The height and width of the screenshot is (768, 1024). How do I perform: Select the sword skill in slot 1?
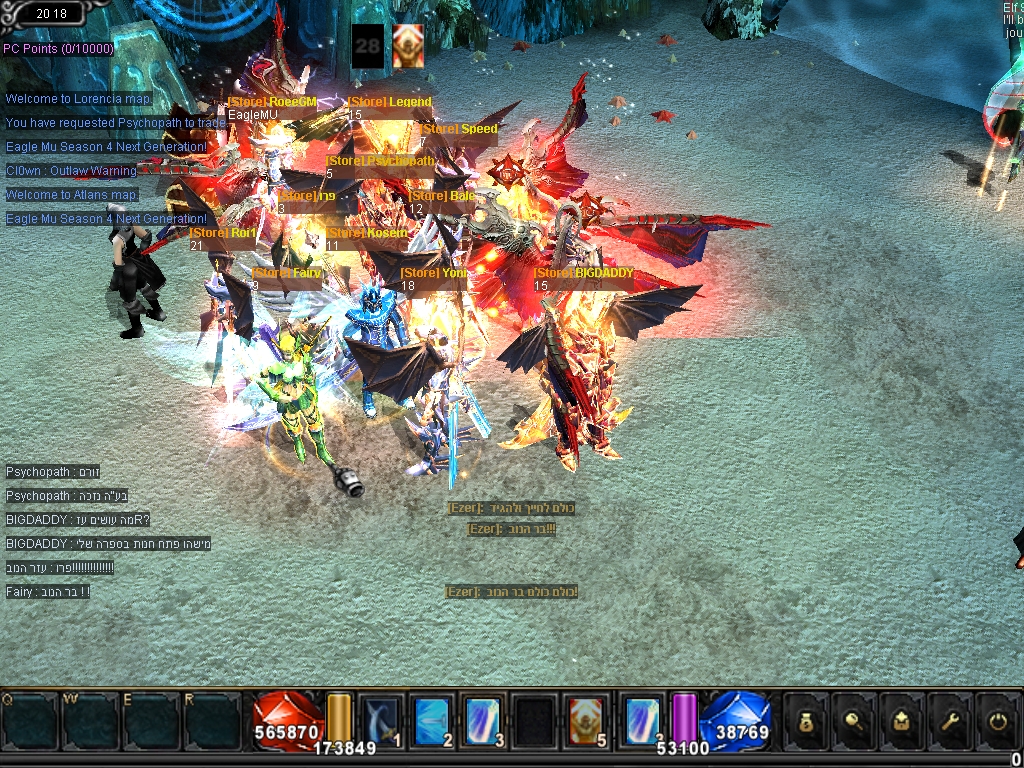[x=379, y=720]
